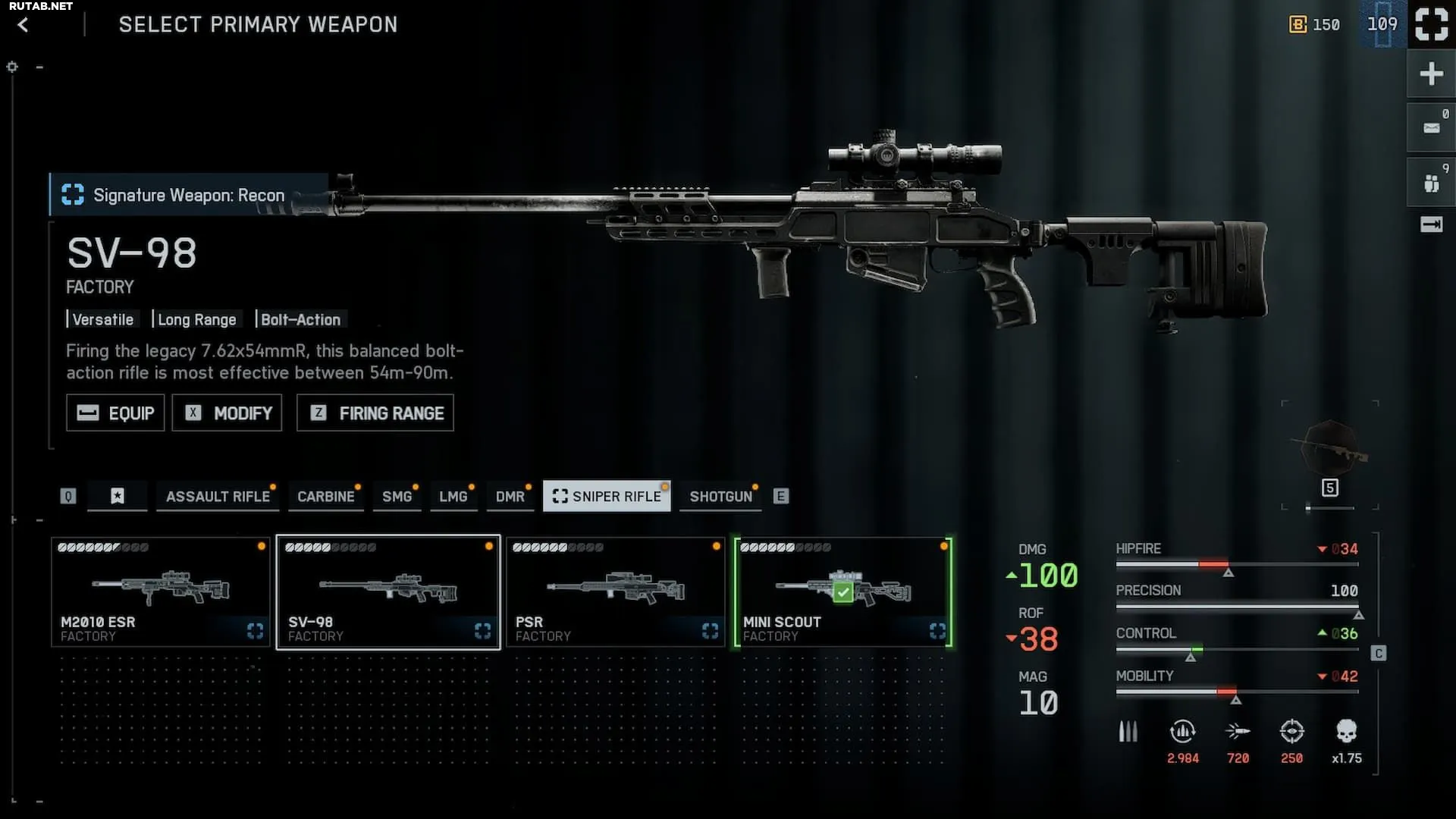Click the plus button in right sidebar
The image size is (1456, 819).
click(1431, 74)
